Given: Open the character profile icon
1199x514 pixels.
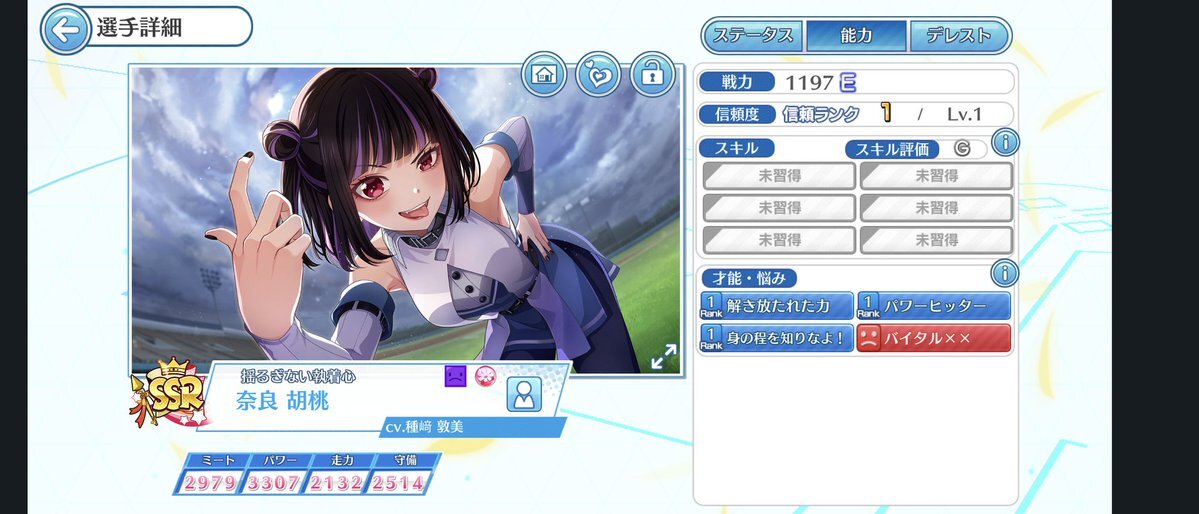Looking at the screenshot, I should [523, 395].
